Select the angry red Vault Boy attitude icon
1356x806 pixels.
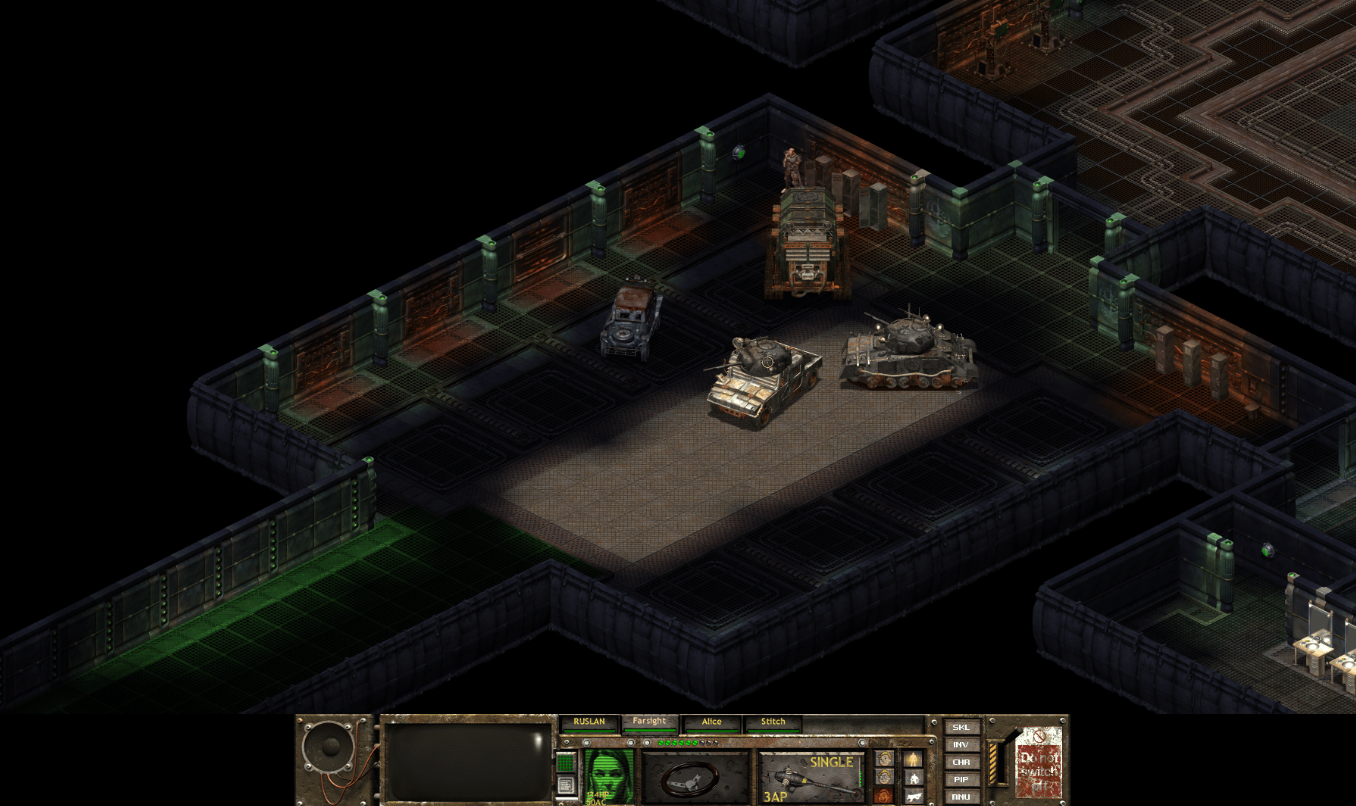pyautogui.click(x=885, y=794)
